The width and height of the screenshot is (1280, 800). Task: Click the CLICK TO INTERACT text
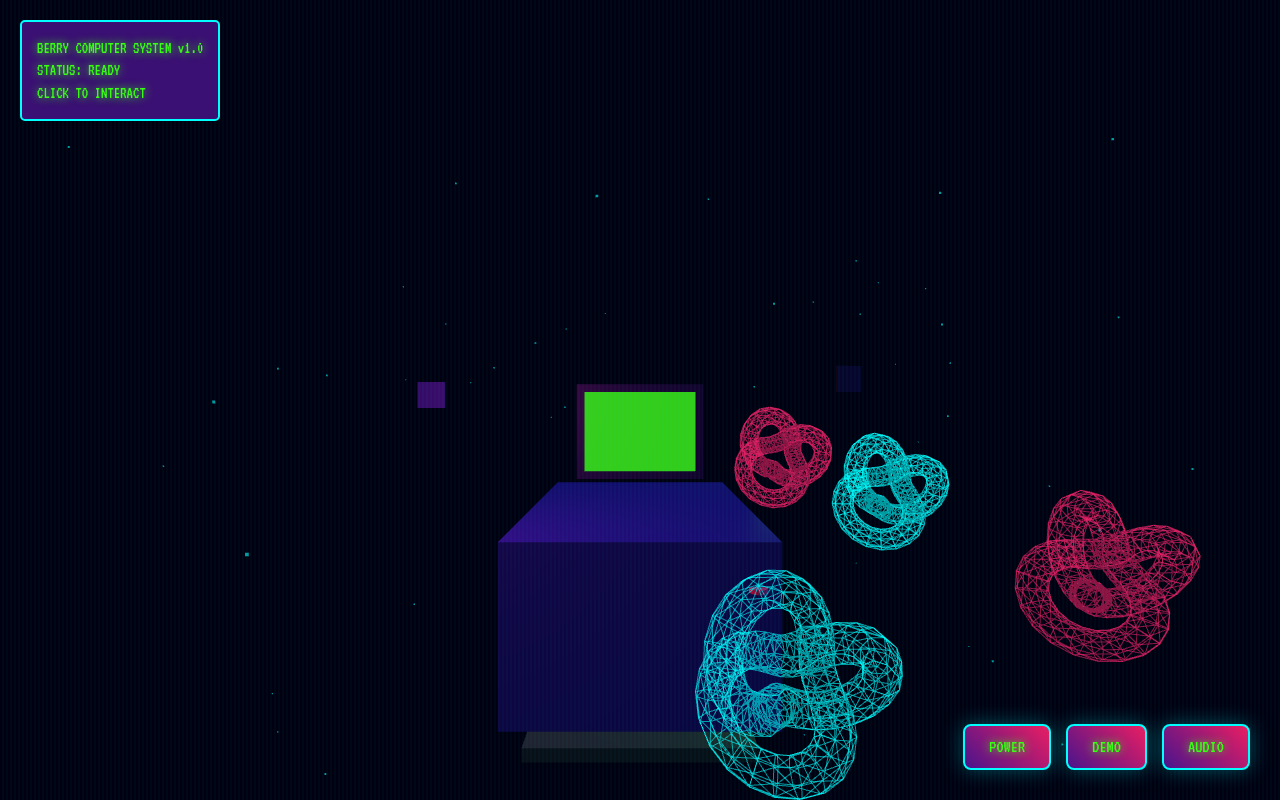click(x=90, y=93)
